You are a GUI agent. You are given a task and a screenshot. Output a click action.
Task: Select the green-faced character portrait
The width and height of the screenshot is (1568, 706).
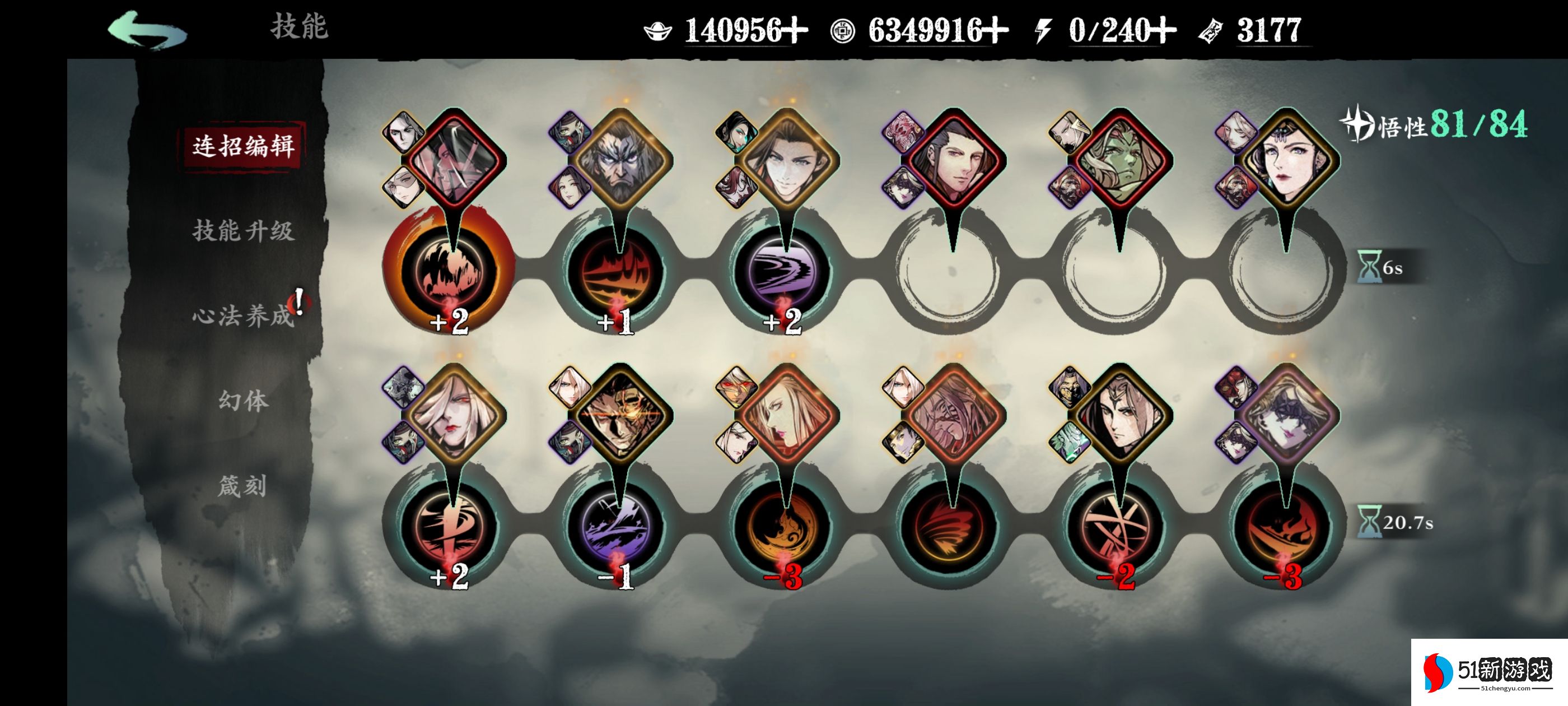point(1120,159)
